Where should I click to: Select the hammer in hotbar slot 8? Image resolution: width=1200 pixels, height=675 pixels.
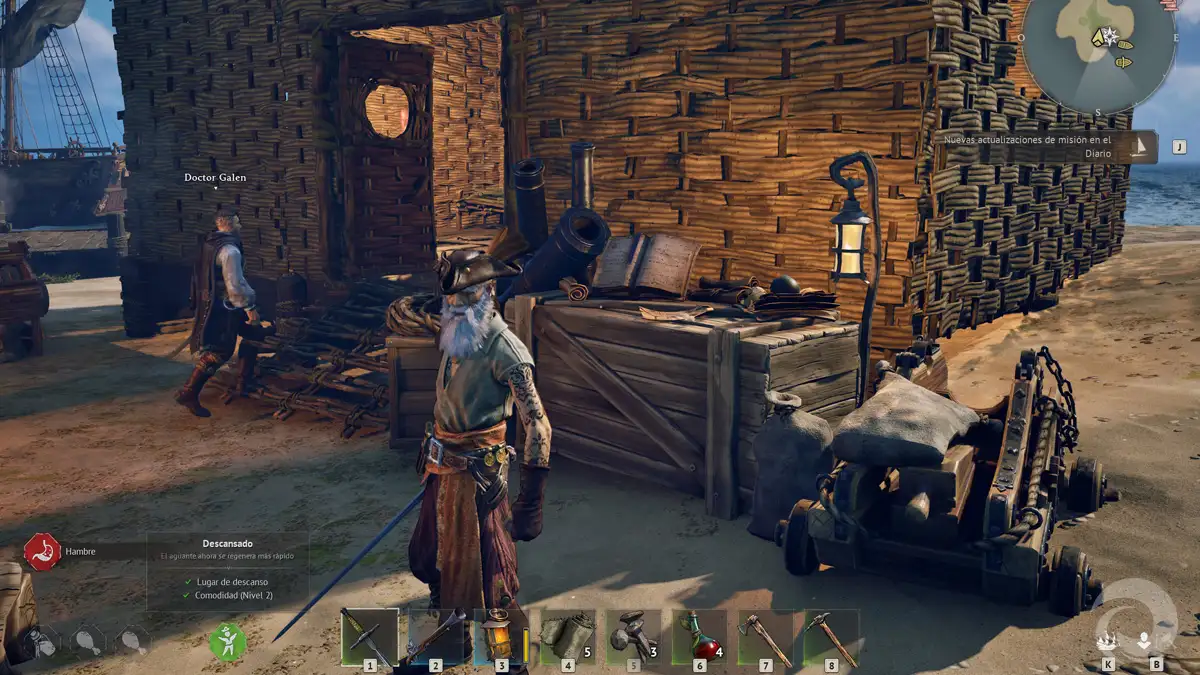click(x=831, y=636)
